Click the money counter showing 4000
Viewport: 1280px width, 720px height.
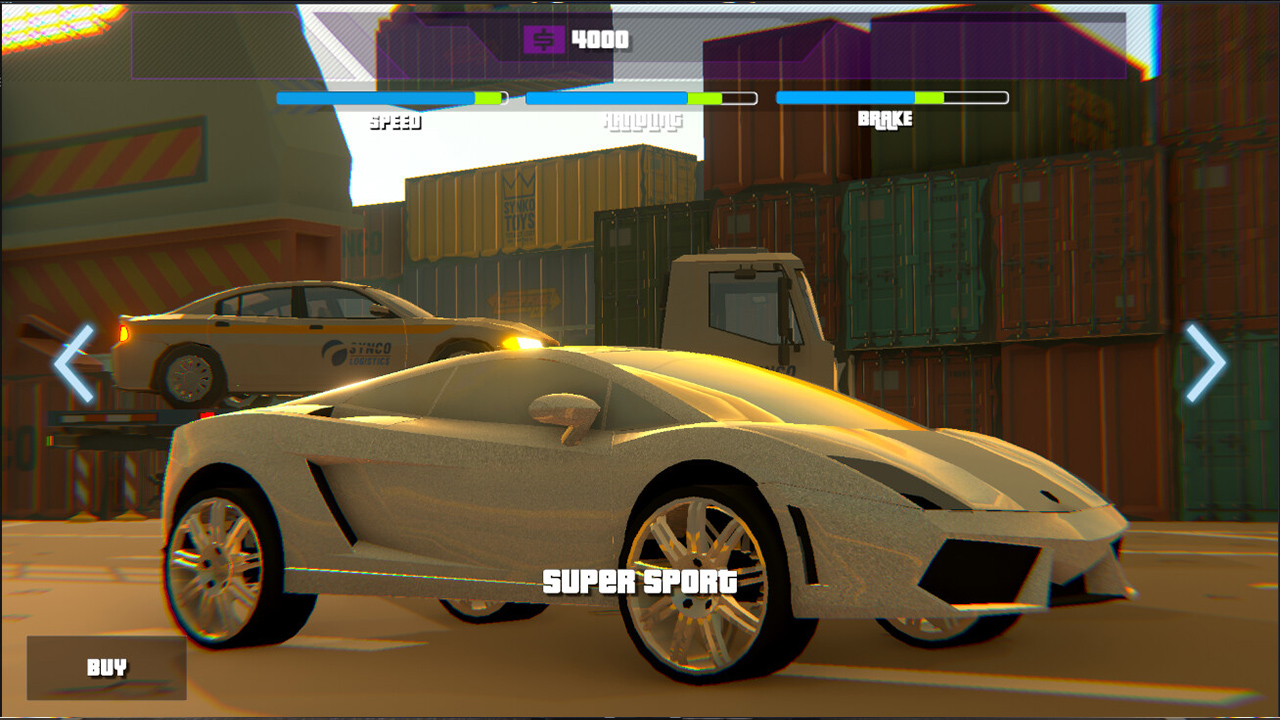click(x=597, y=41)
